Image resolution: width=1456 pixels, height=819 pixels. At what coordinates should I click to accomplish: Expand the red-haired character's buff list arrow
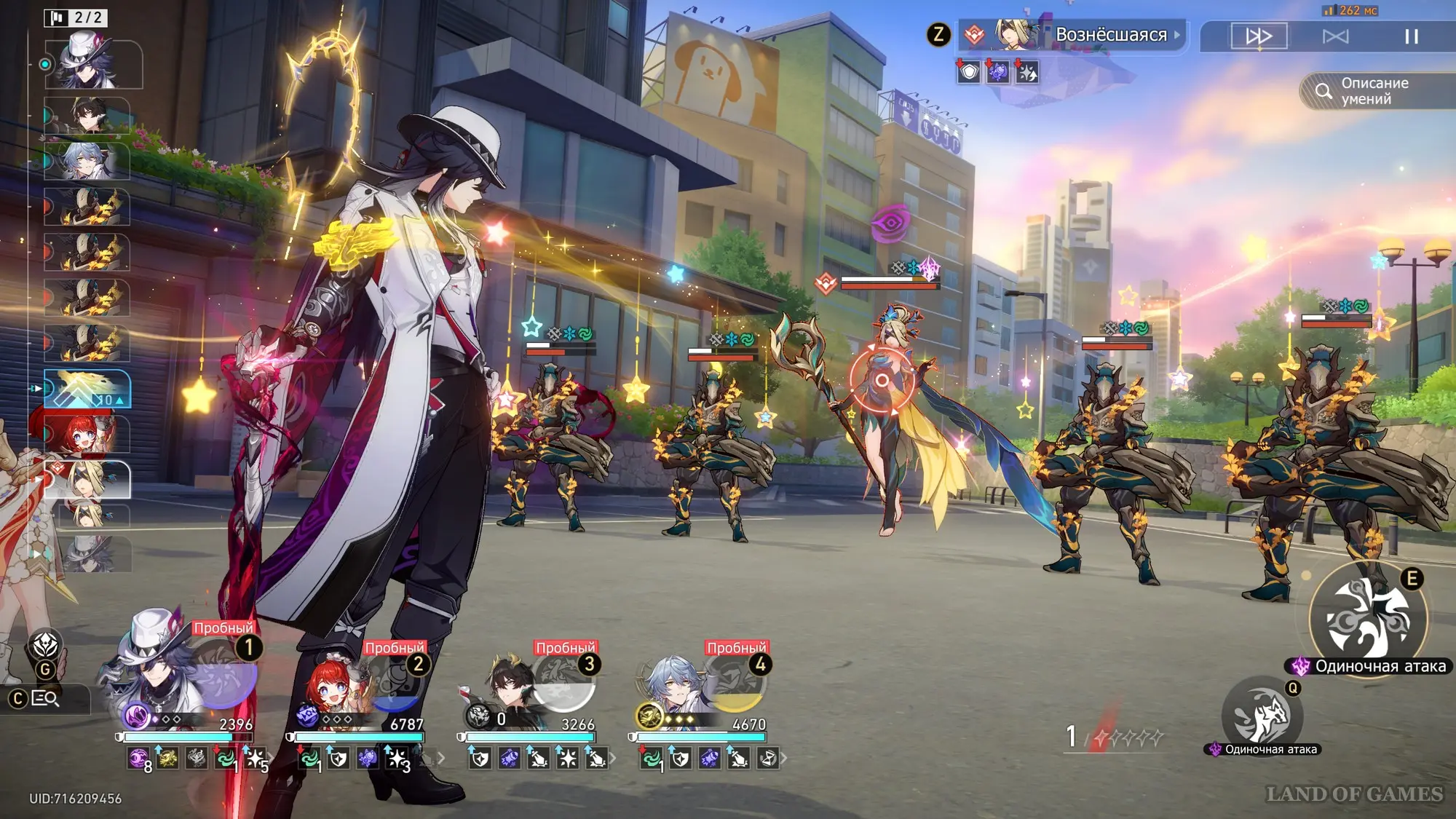[441, 759]
